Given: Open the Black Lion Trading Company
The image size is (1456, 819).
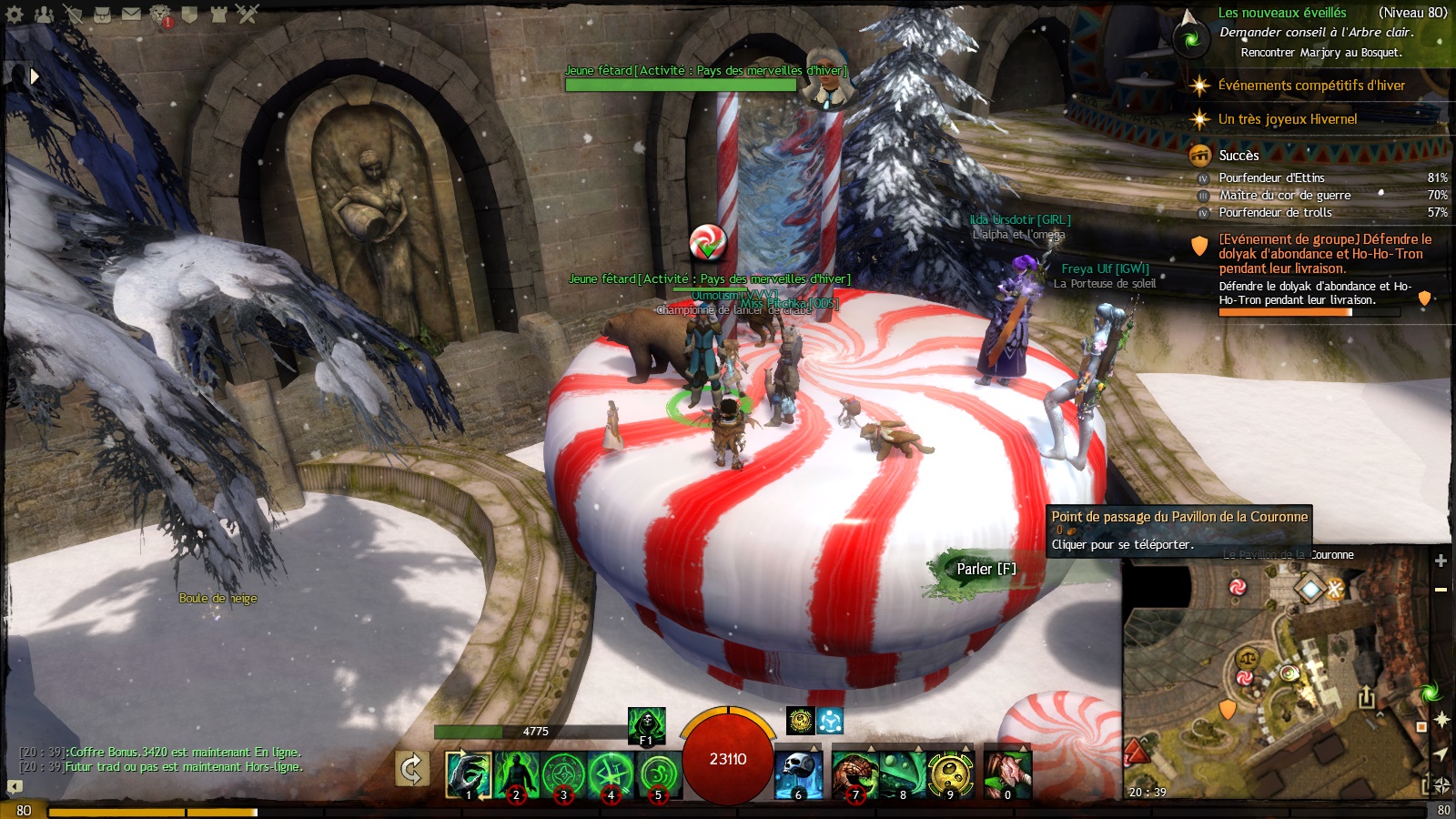Looking at the screenshot, I should click(x=159, y=15).
